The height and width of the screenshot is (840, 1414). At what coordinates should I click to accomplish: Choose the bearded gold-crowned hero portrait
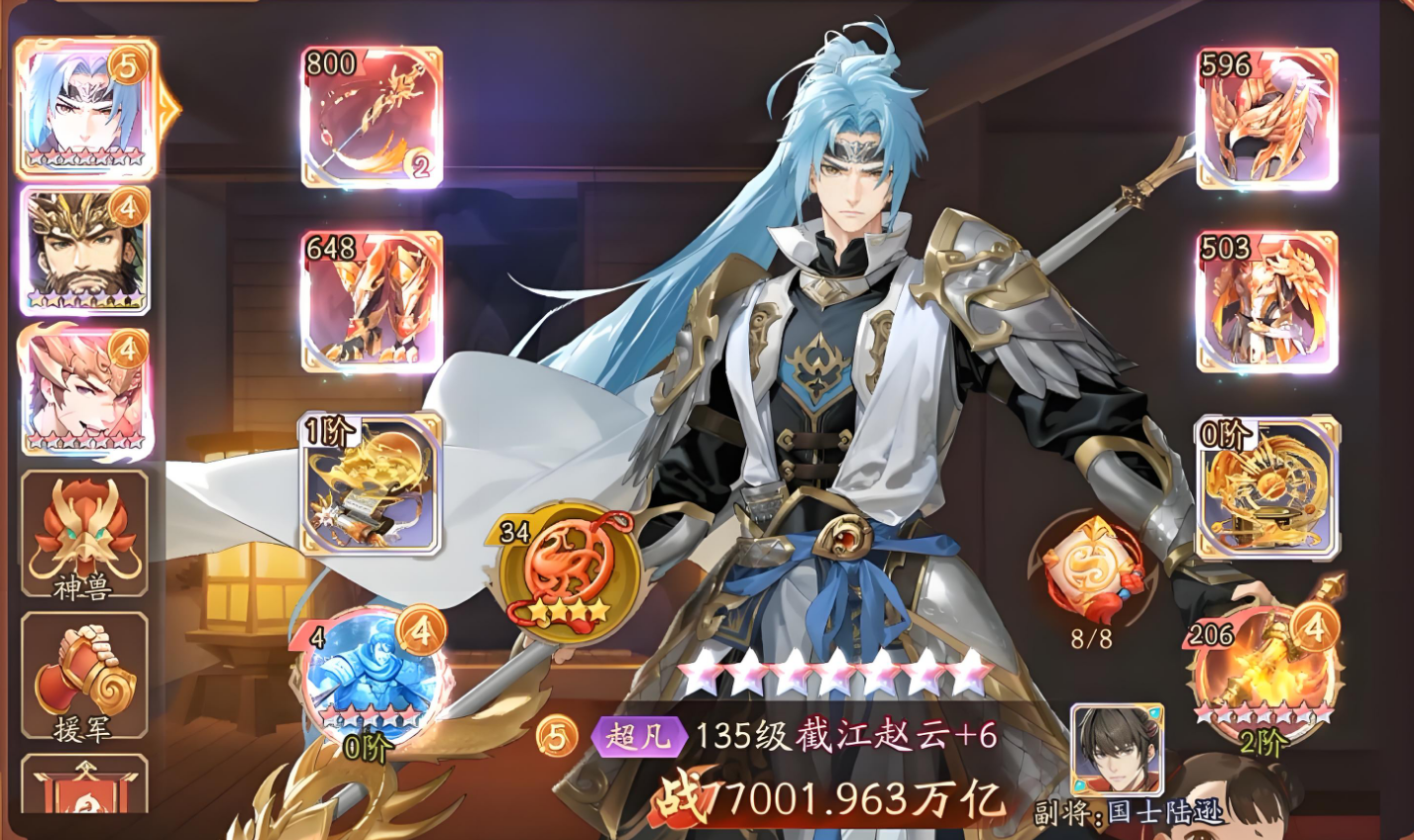tap(85, 250)
